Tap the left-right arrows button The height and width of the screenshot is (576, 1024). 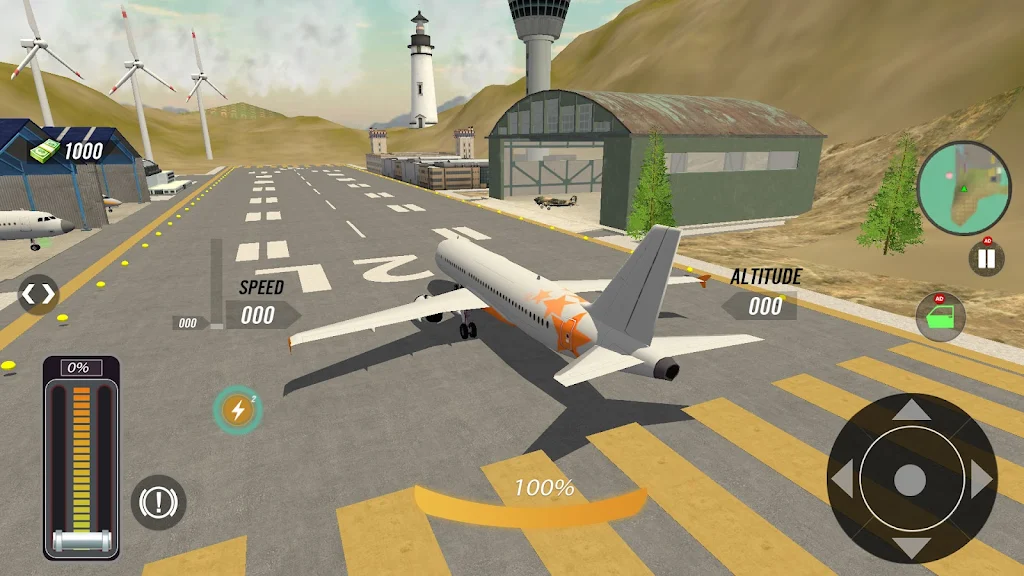coord(39,295)
